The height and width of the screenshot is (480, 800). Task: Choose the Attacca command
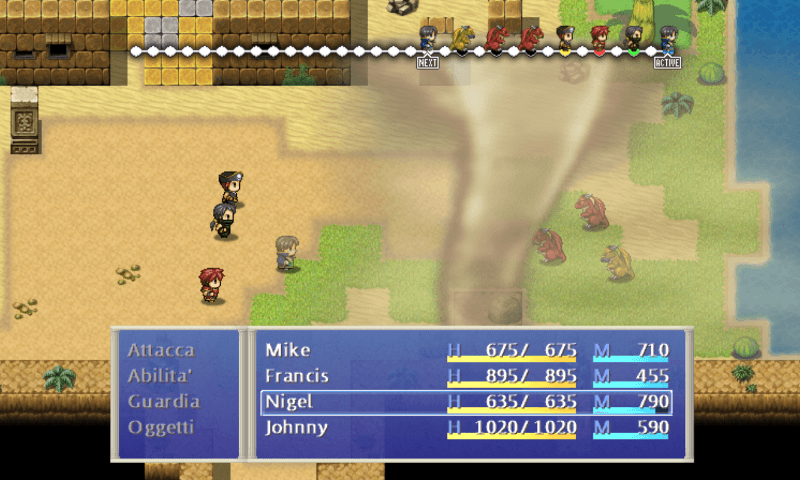(161, 351)
